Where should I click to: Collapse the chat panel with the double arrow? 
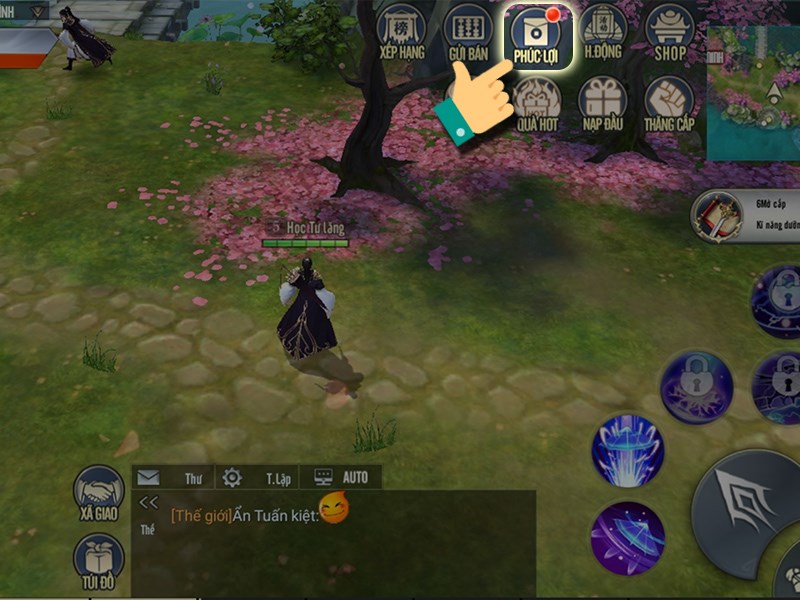click(149, 503)
